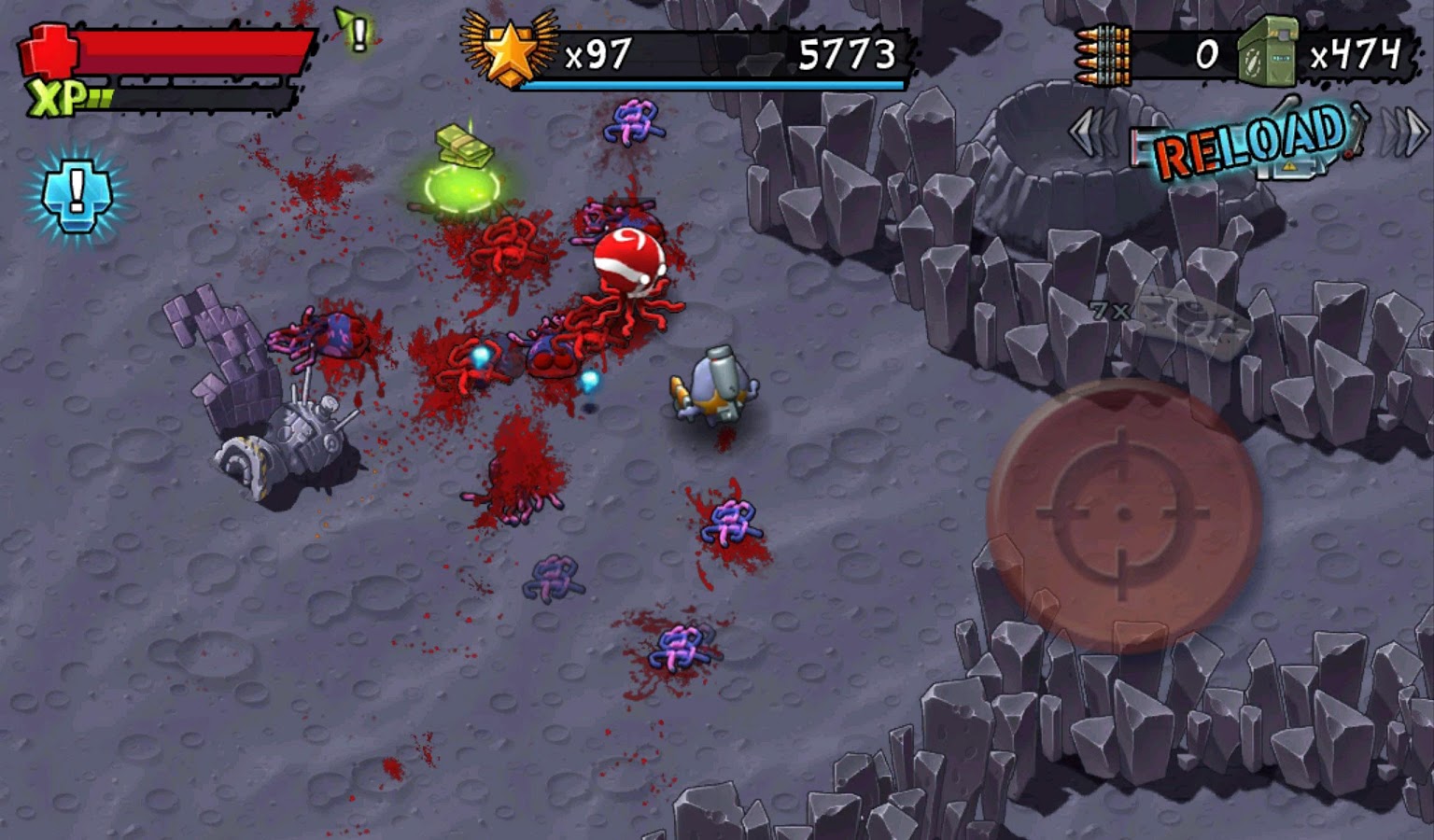
Task: Switch to previous weapon with left arrows
Action: (1092, 133)
